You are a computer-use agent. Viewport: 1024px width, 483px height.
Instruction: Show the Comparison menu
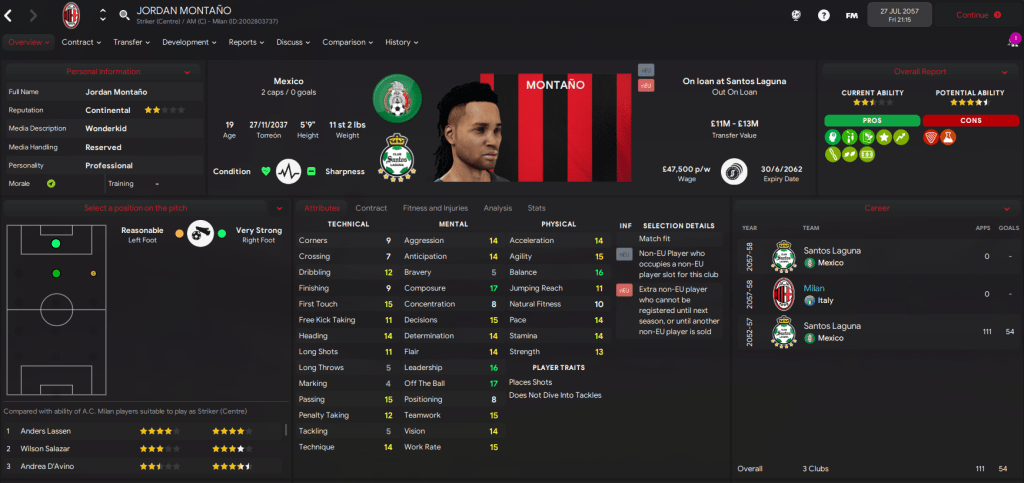[347, 42]
